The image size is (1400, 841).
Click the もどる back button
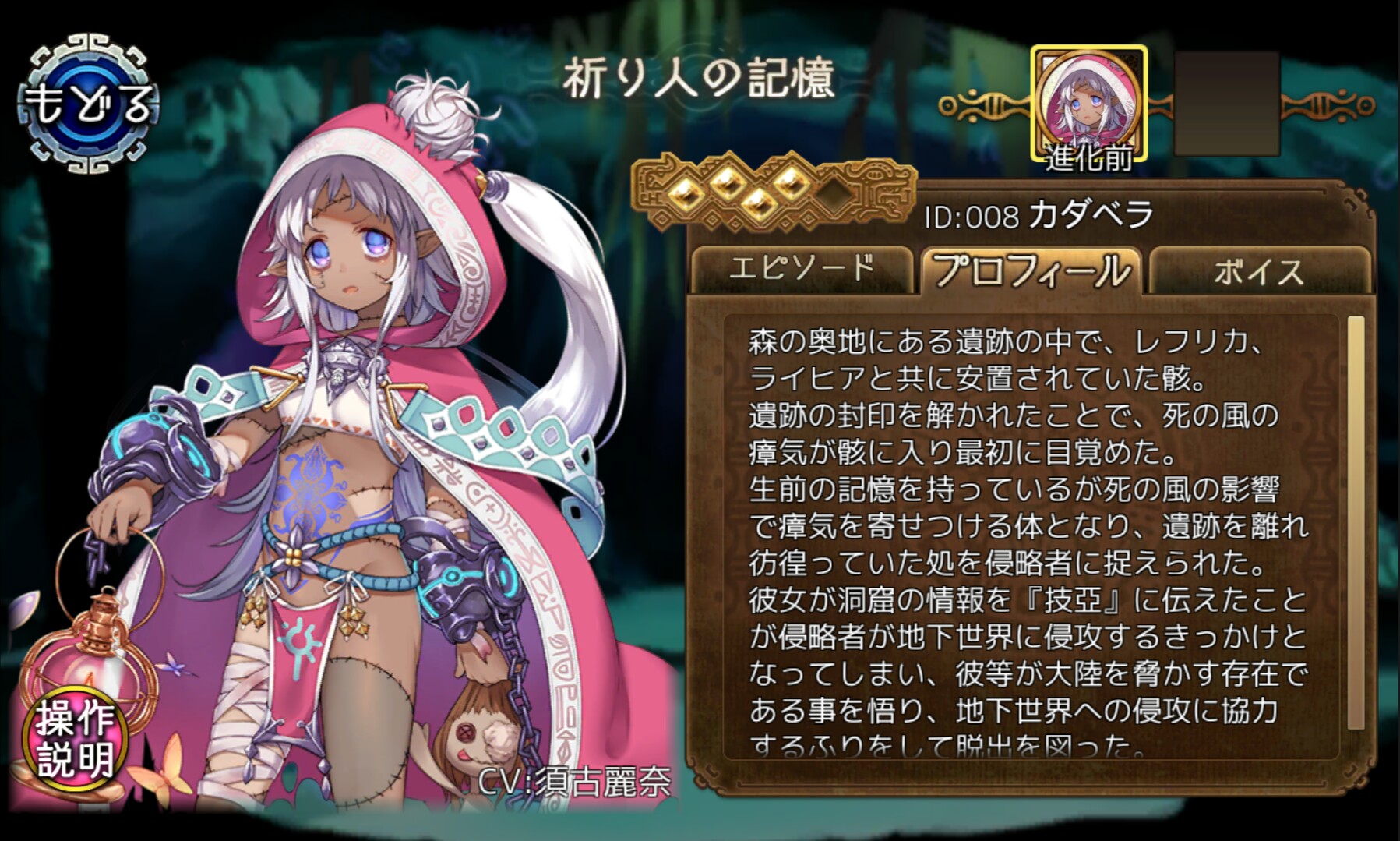tap(89, 104)
